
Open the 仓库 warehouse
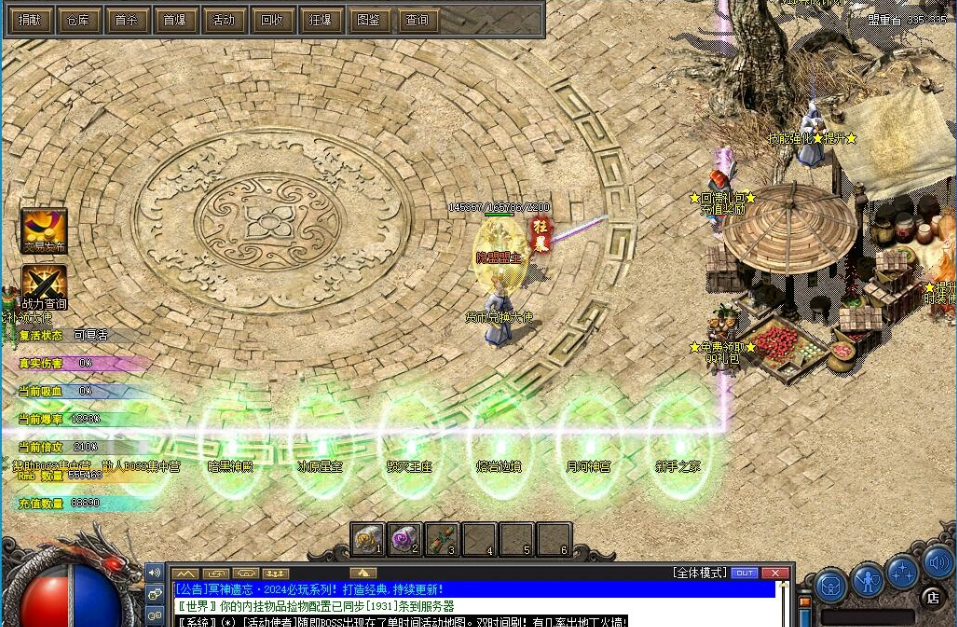(78, 20)
